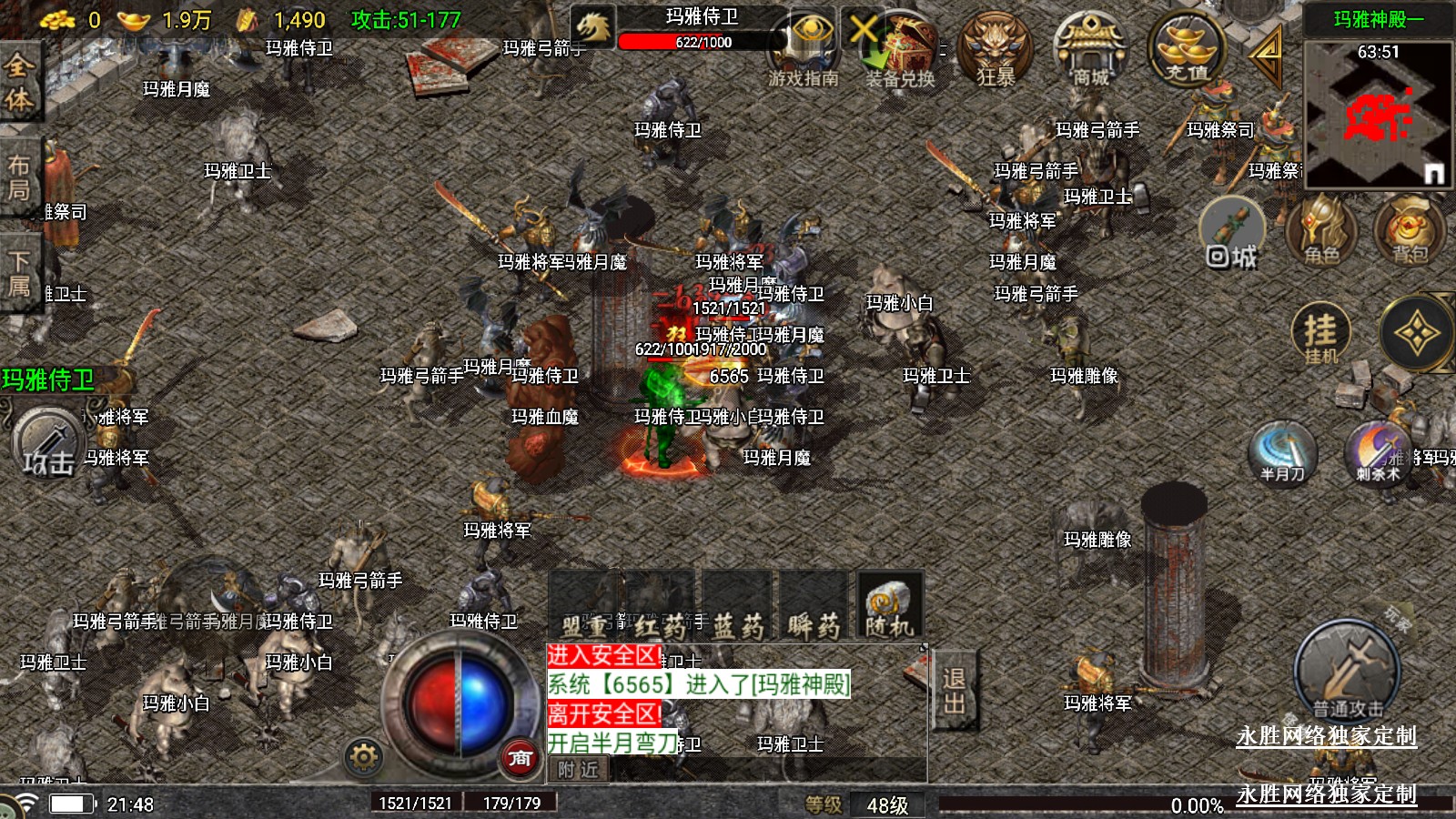Use the 红药 red potion slot
The width and height of the screenshot is (1456, 819).
(662, 606)
